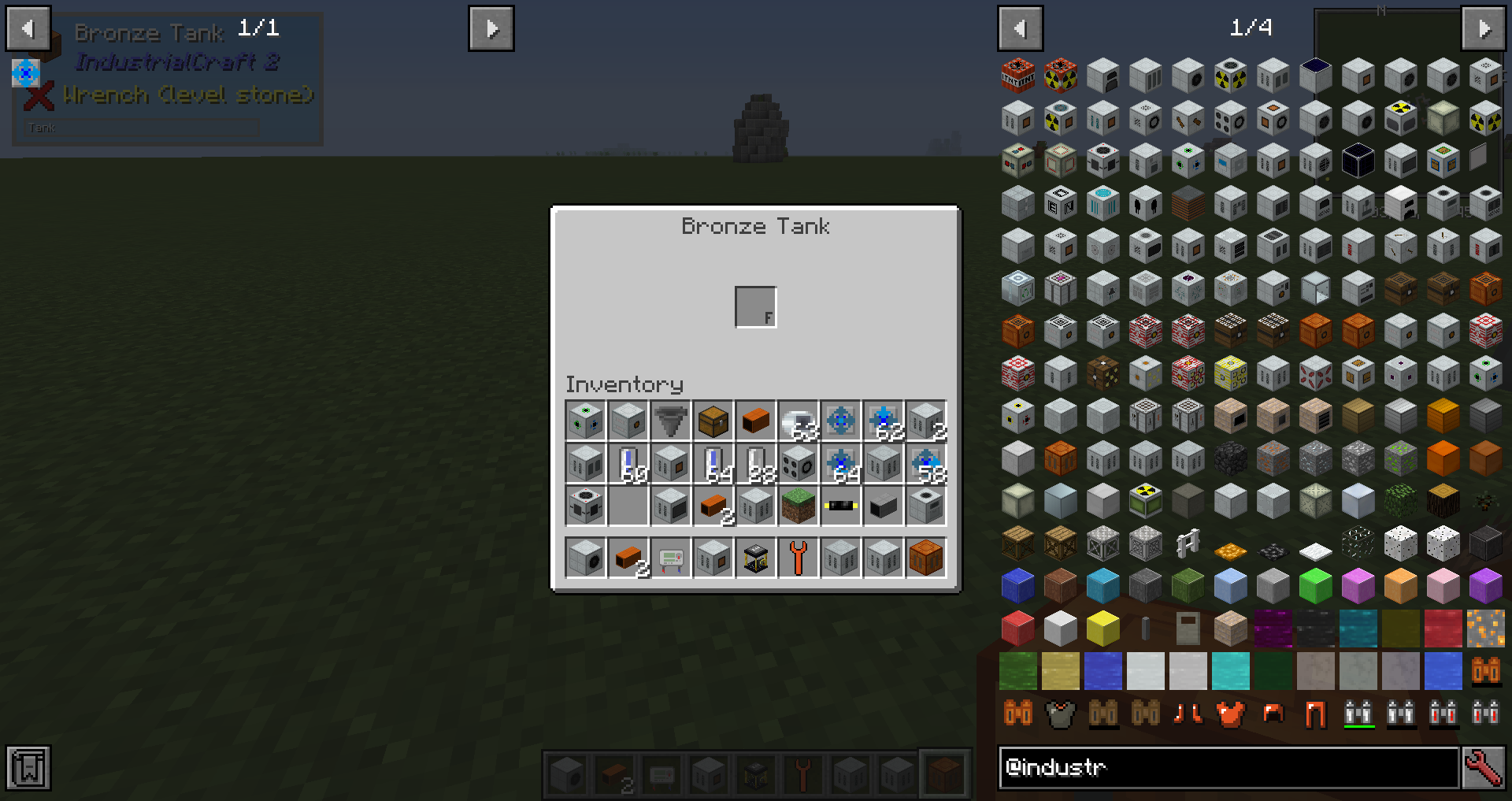
Task: Pick the cable with yellow ends
Action: [840, 506]
